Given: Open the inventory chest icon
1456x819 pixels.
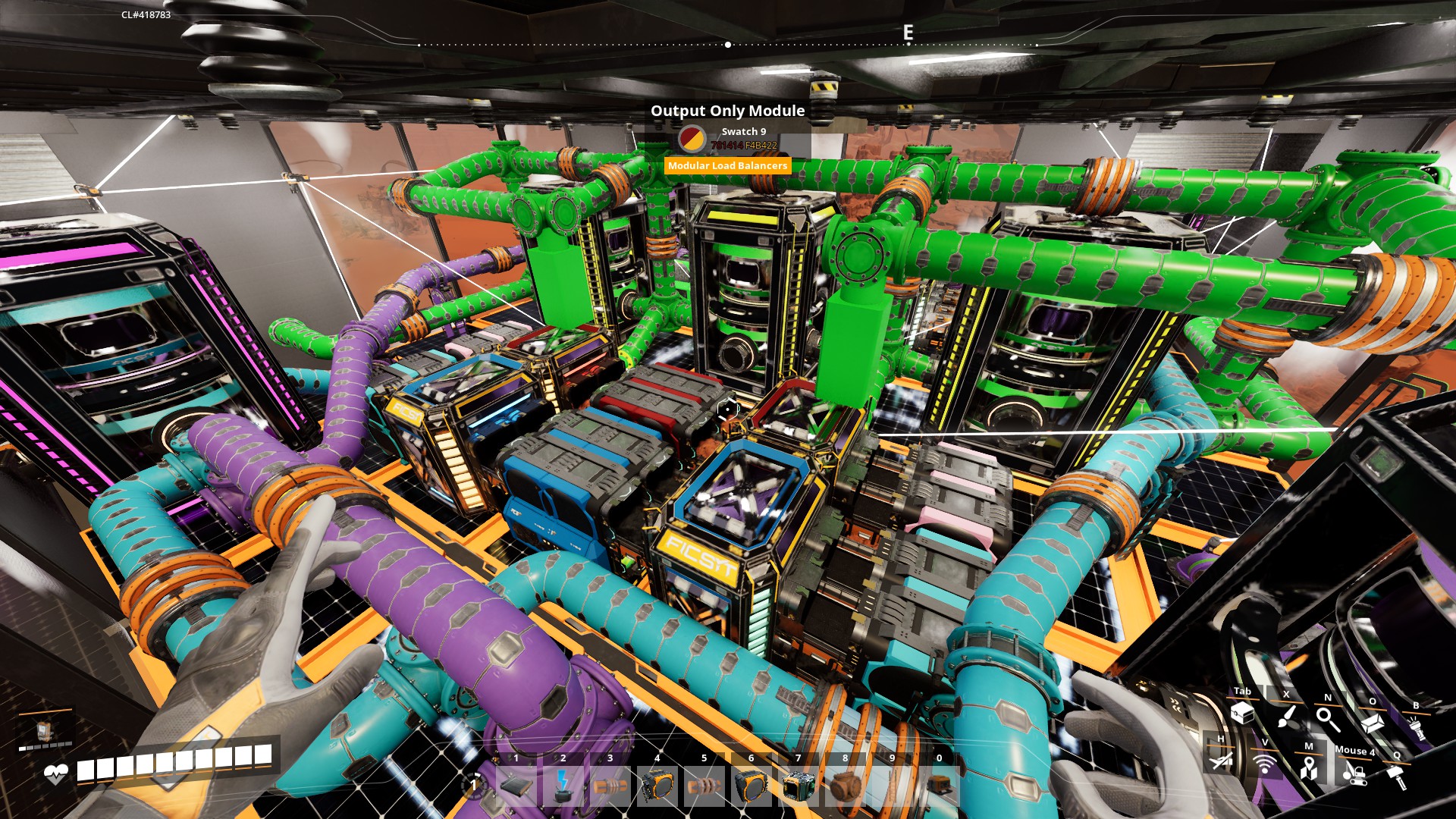Looking at the screenshot, I should [1242, 713].
